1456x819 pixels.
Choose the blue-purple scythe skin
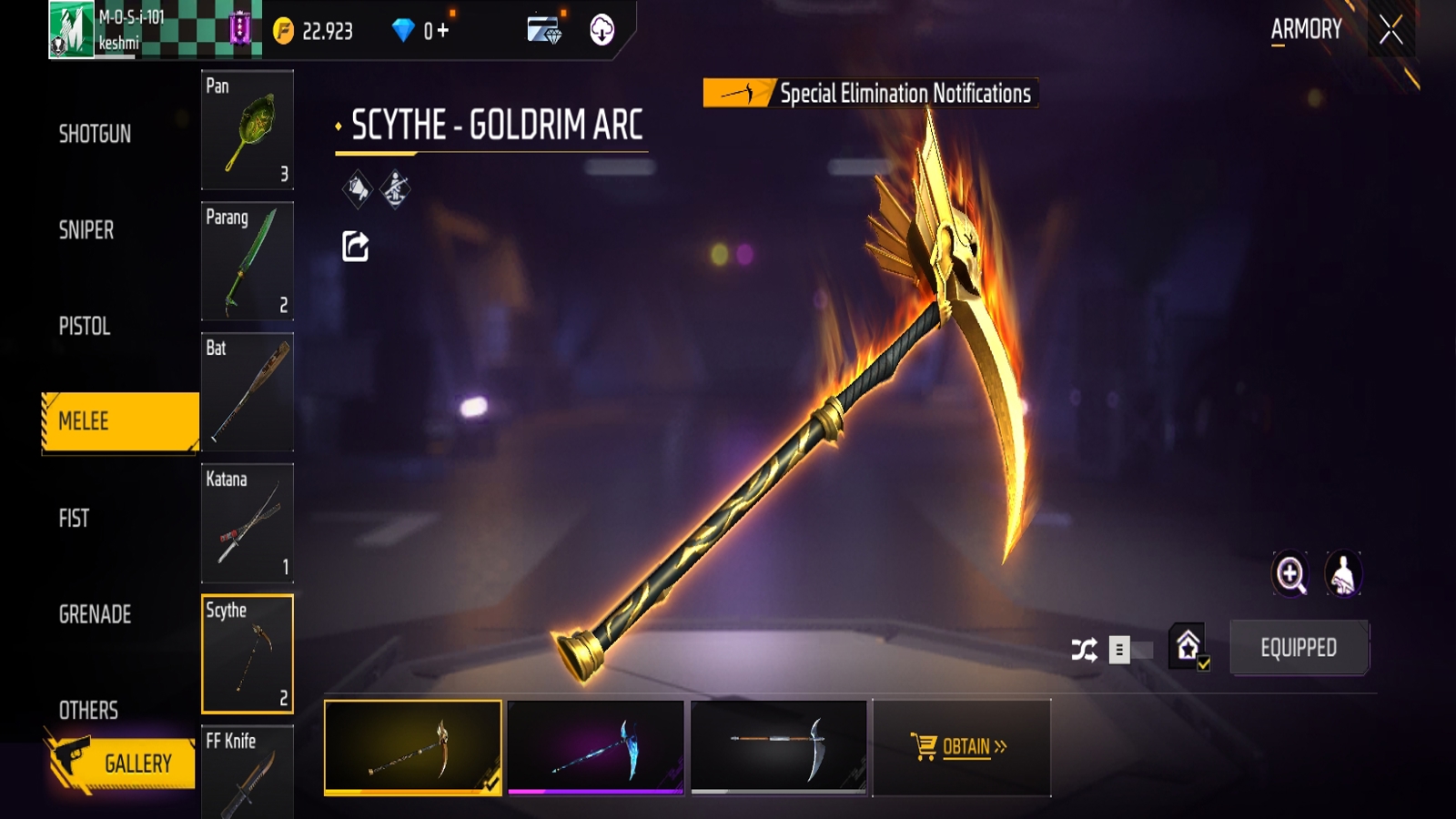(x=595, y=747)
